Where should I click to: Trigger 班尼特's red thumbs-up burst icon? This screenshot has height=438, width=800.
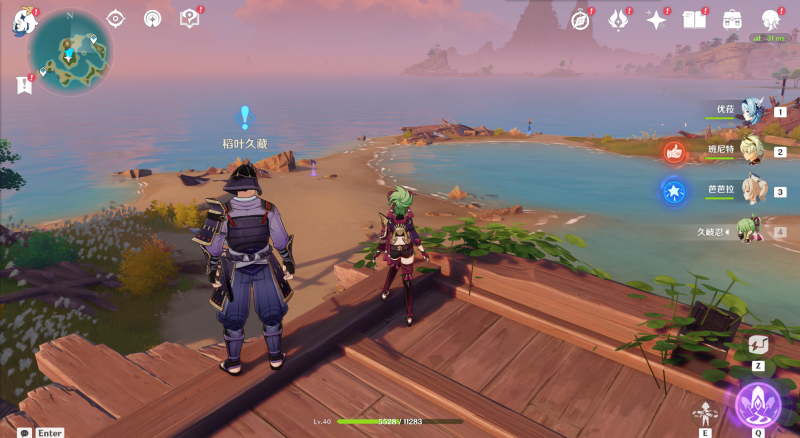pos(673,152)
